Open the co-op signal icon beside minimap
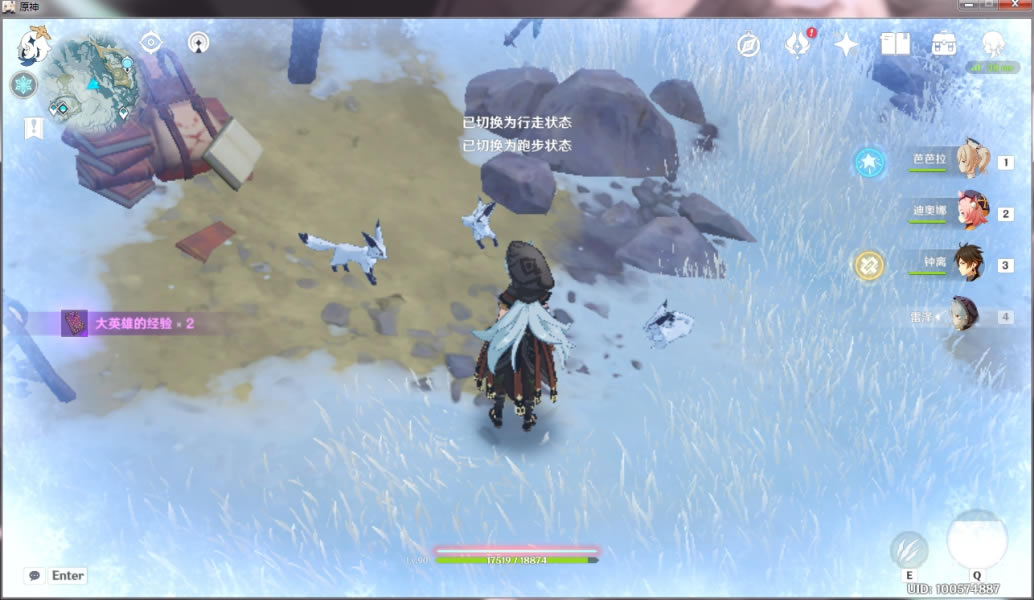 [x=198, y=42]
